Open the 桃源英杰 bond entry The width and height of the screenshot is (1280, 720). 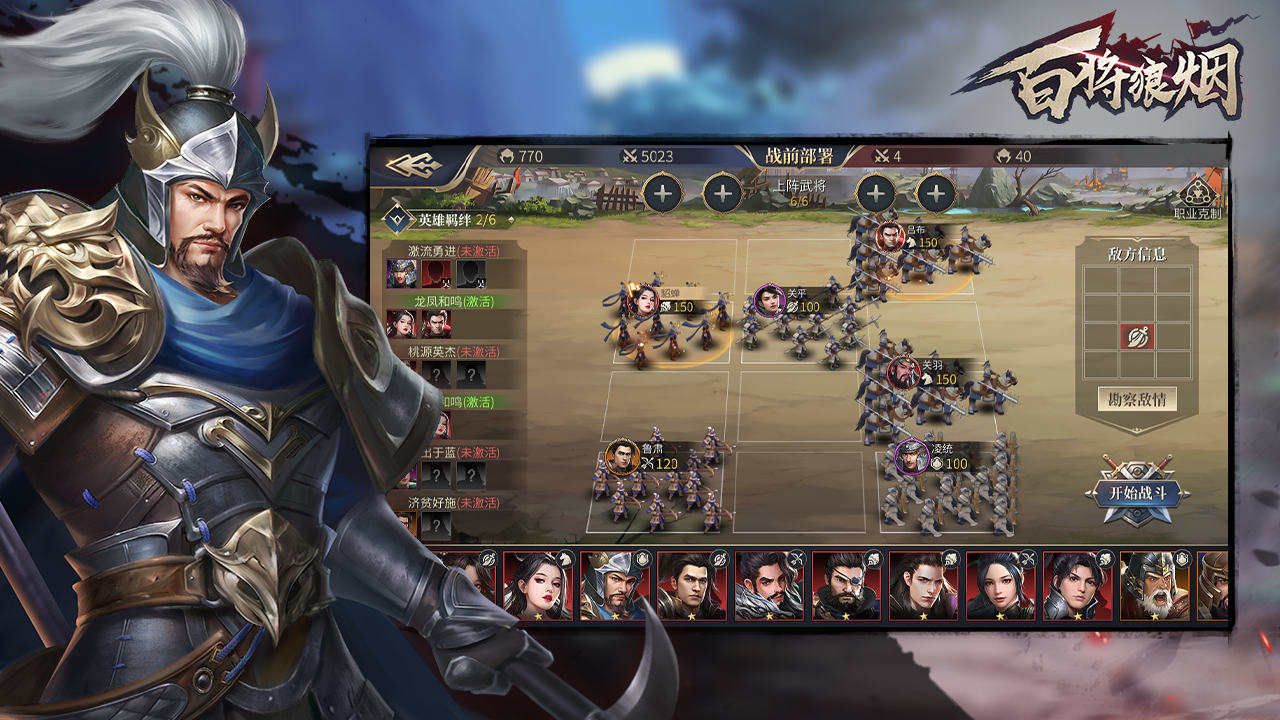tap(453, 352)
